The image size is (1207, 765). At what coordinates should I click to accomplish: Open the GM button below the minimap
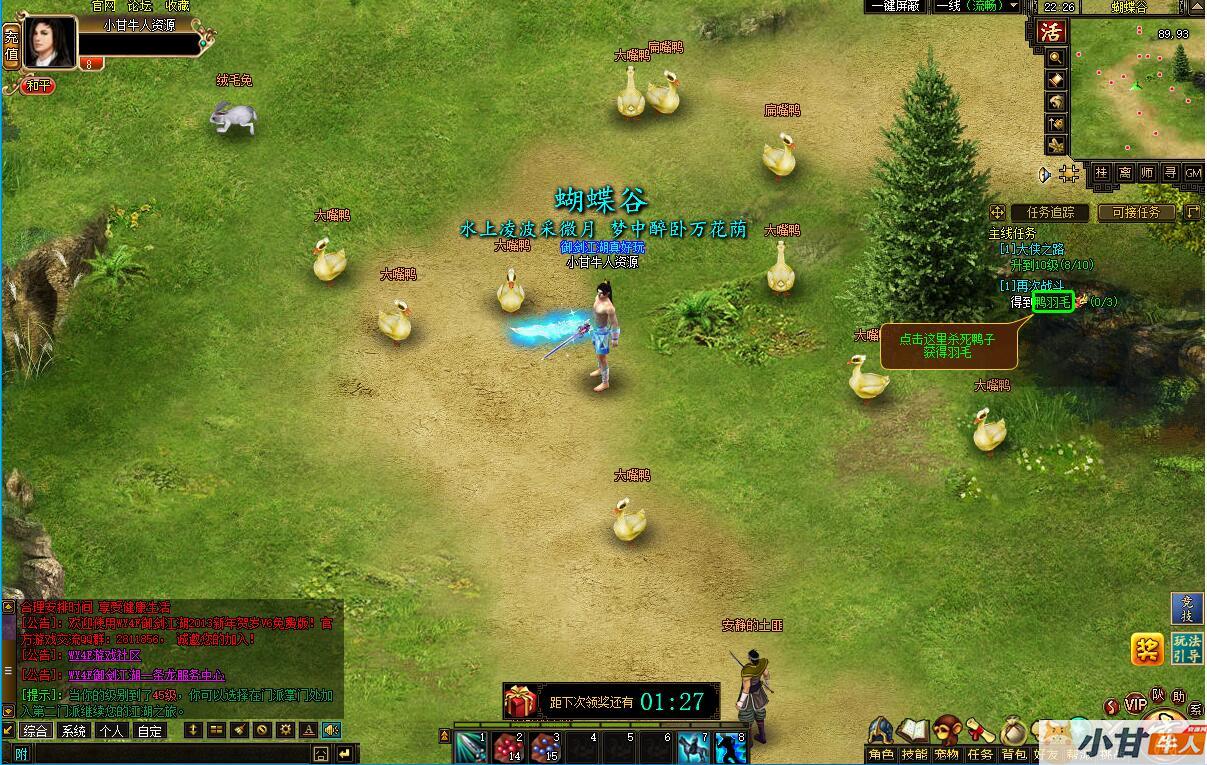pos(1193,173)
